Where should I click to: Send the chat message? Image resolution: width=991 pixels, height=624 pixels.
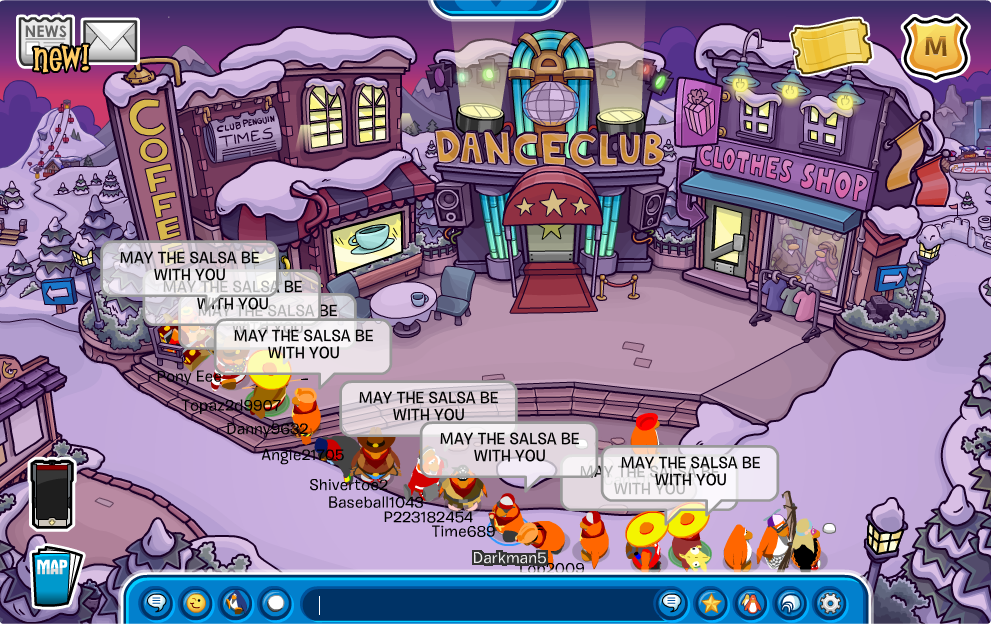672,603
